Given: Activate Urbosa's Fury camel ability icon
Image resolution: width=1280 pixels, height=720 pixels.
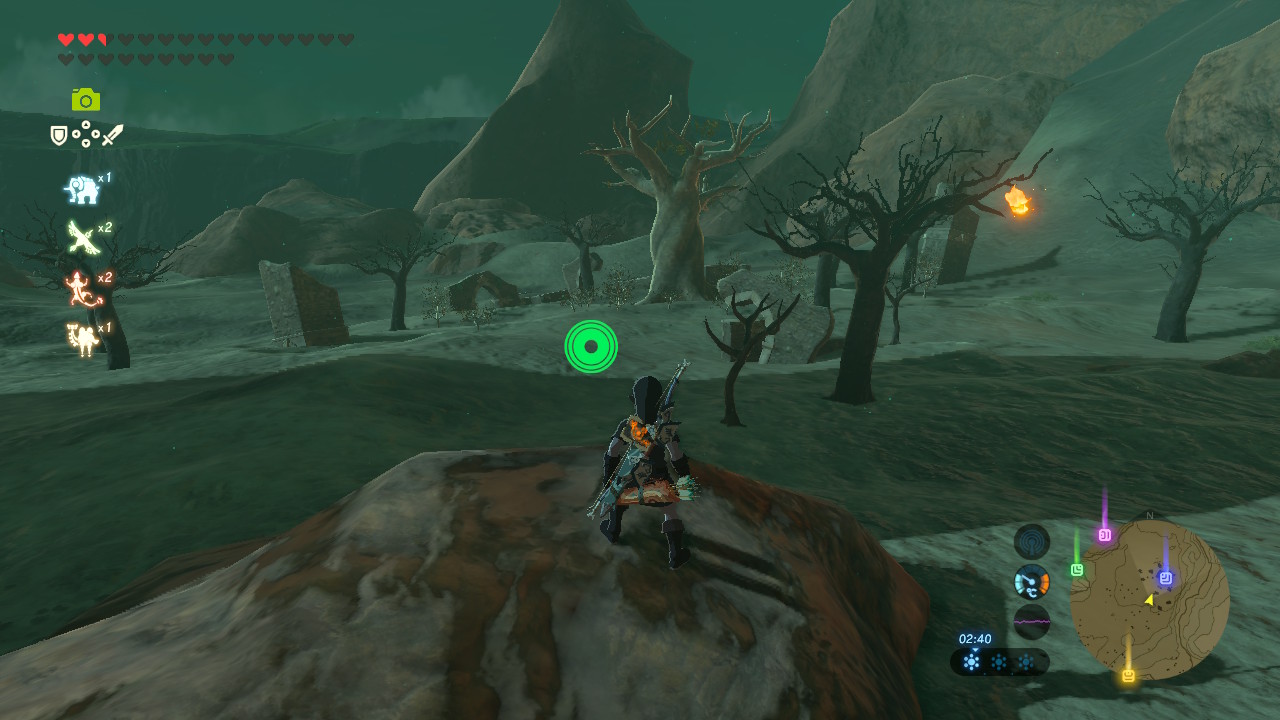Looking at the screenshot, I should pos(81,339).
